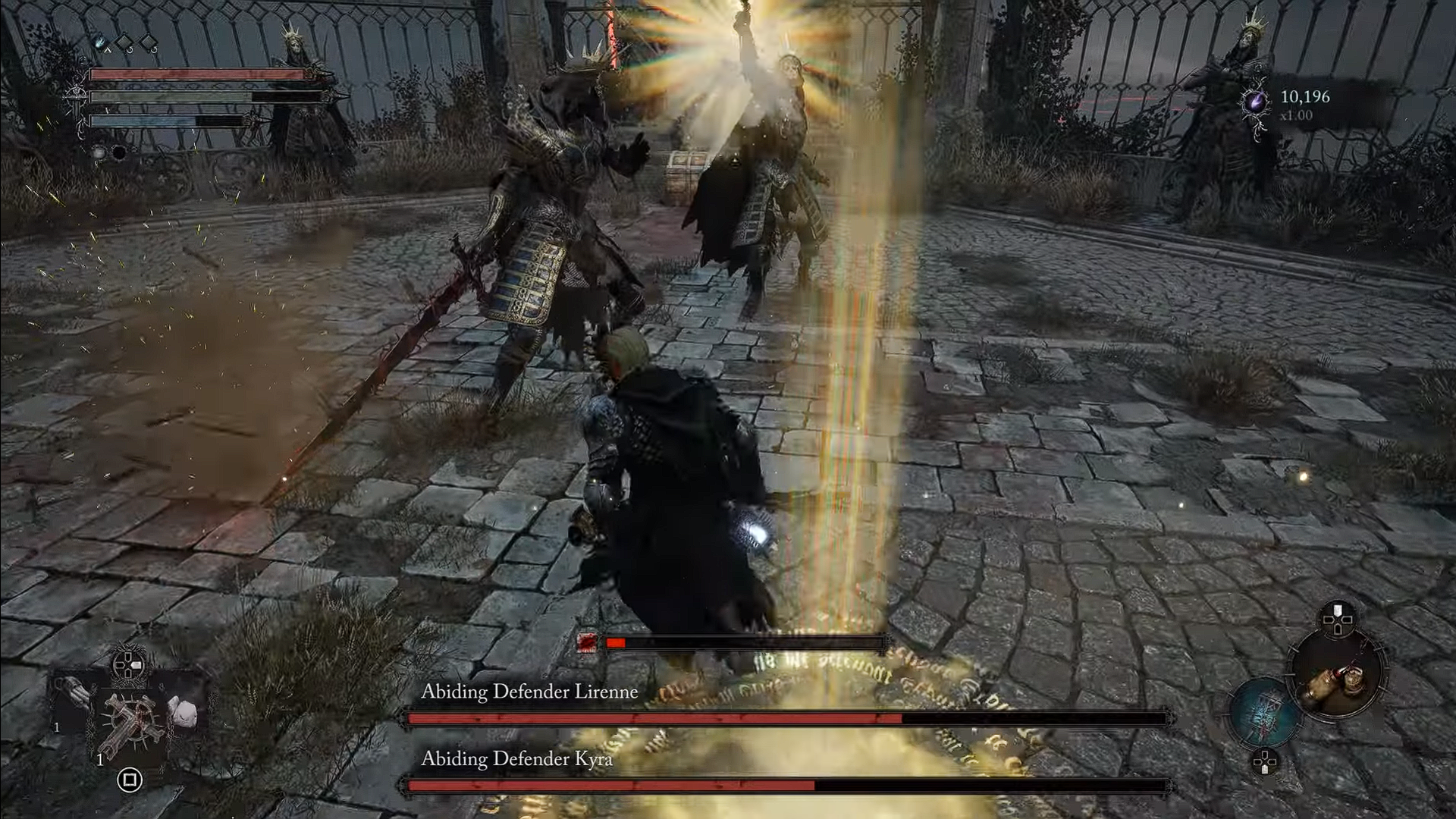Open the blue Umbral lamp gauge circle
Screen dimensions: 1456x819
pos(1264,711)
